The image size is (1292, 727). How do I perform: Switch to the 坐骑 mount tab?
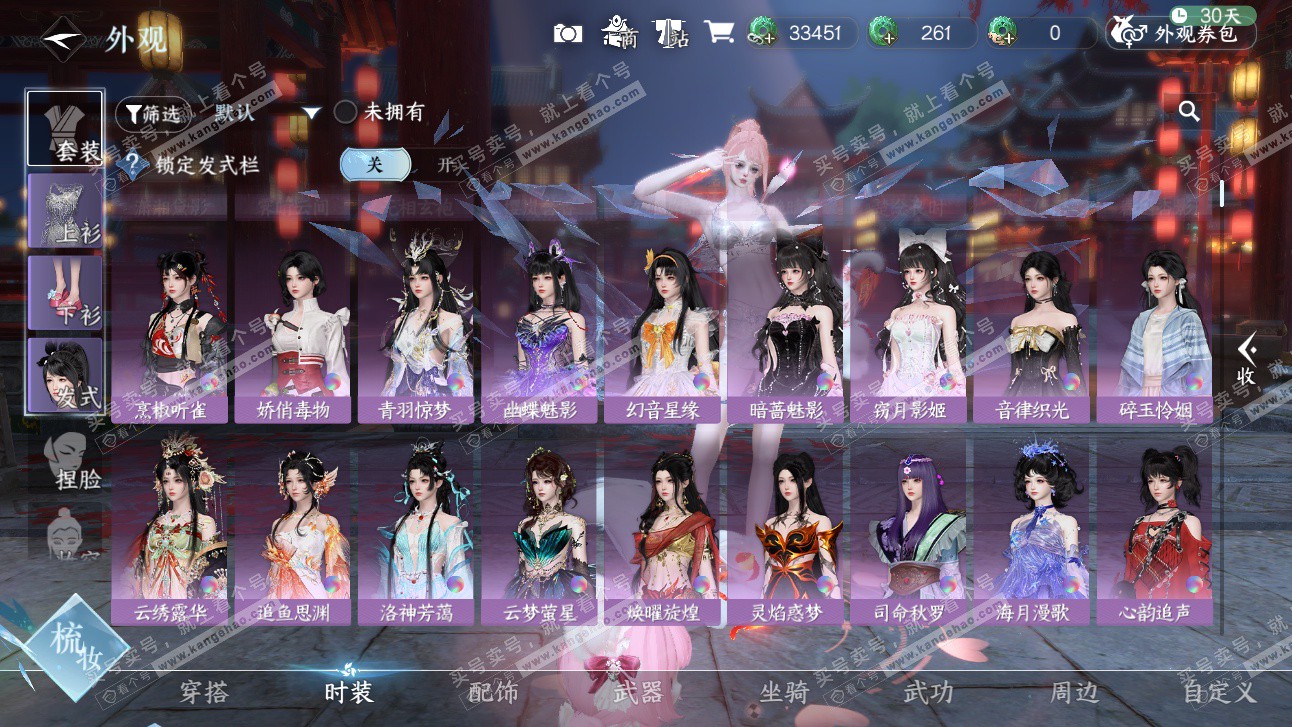click(783, 692)
